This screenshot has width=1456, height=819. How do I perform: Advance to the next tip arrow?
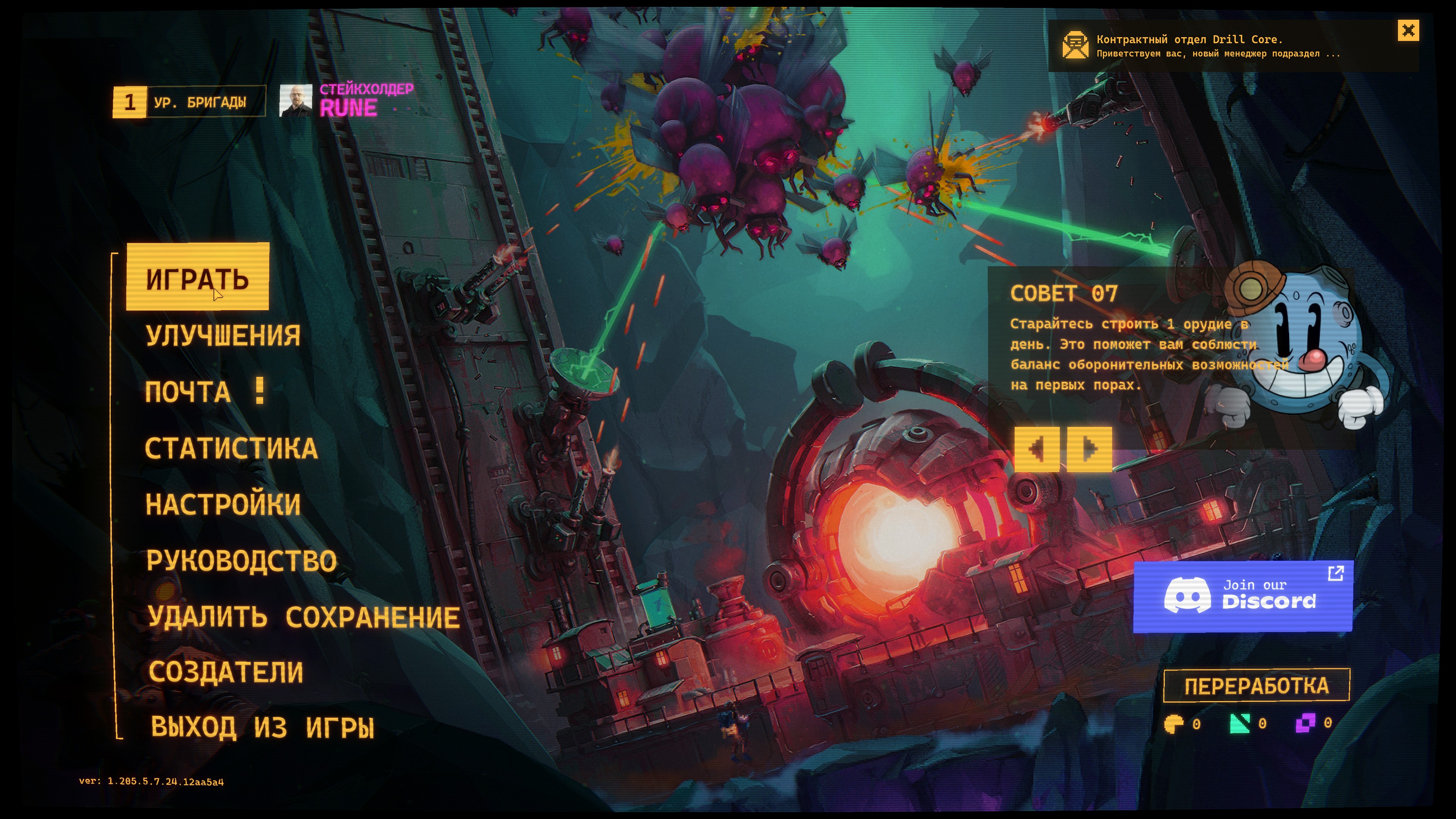[1089, 449]
